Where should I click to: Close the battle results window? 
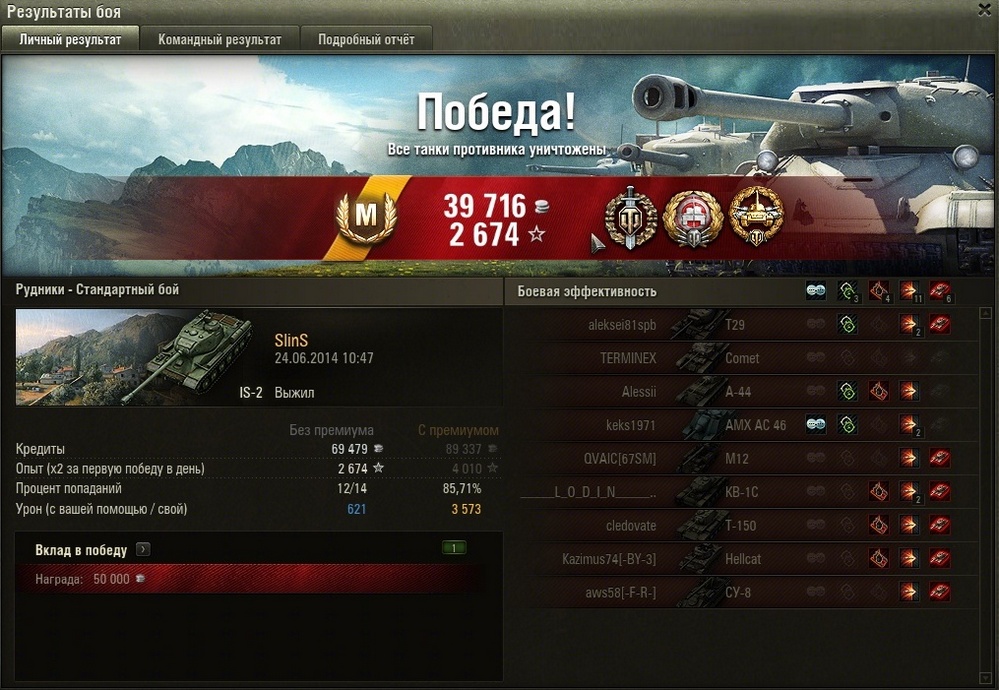pos(984,9)
